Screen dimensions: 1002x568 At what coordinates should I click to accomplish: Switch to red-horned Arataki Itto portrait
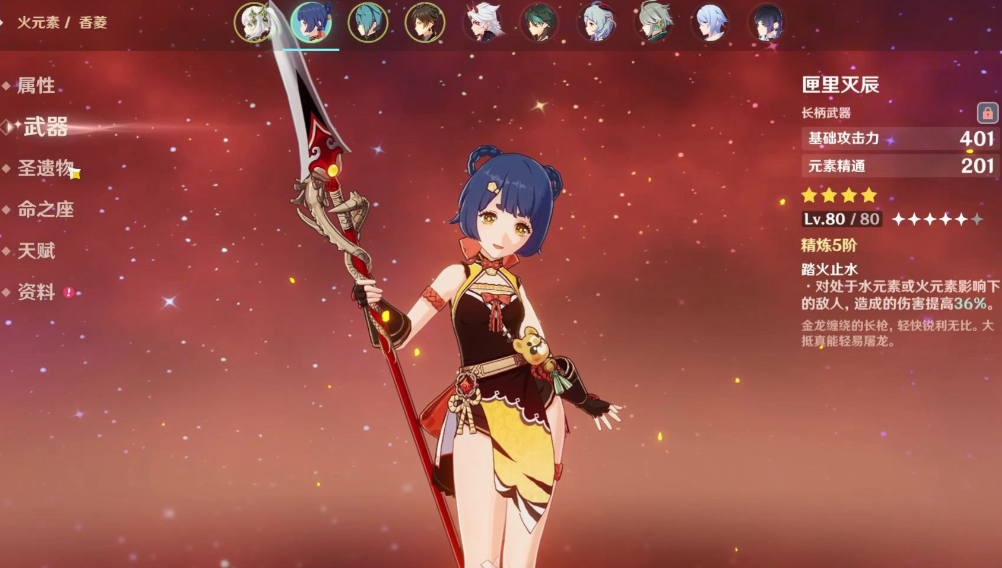coord(482,22)
